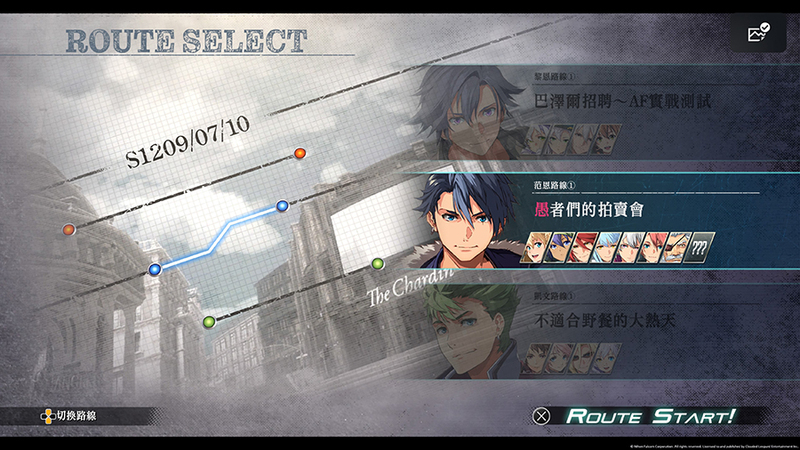
Task: Select the upper orange route node
Action: 299,153
